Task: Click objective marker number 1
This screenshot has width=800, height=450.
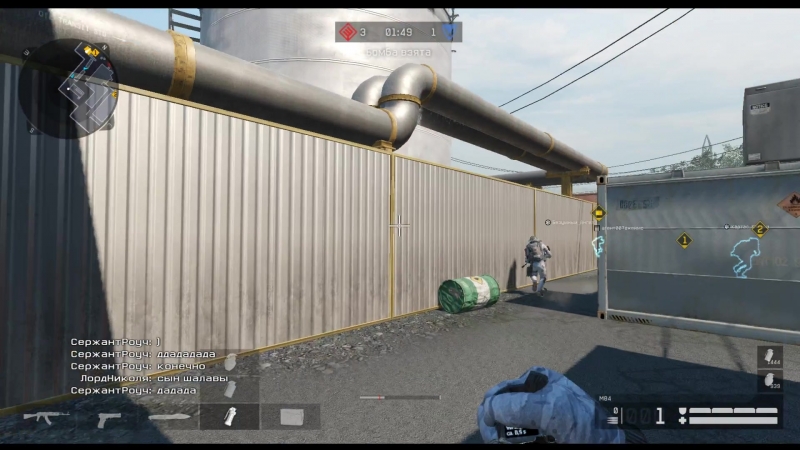Action: coord(684,240)
